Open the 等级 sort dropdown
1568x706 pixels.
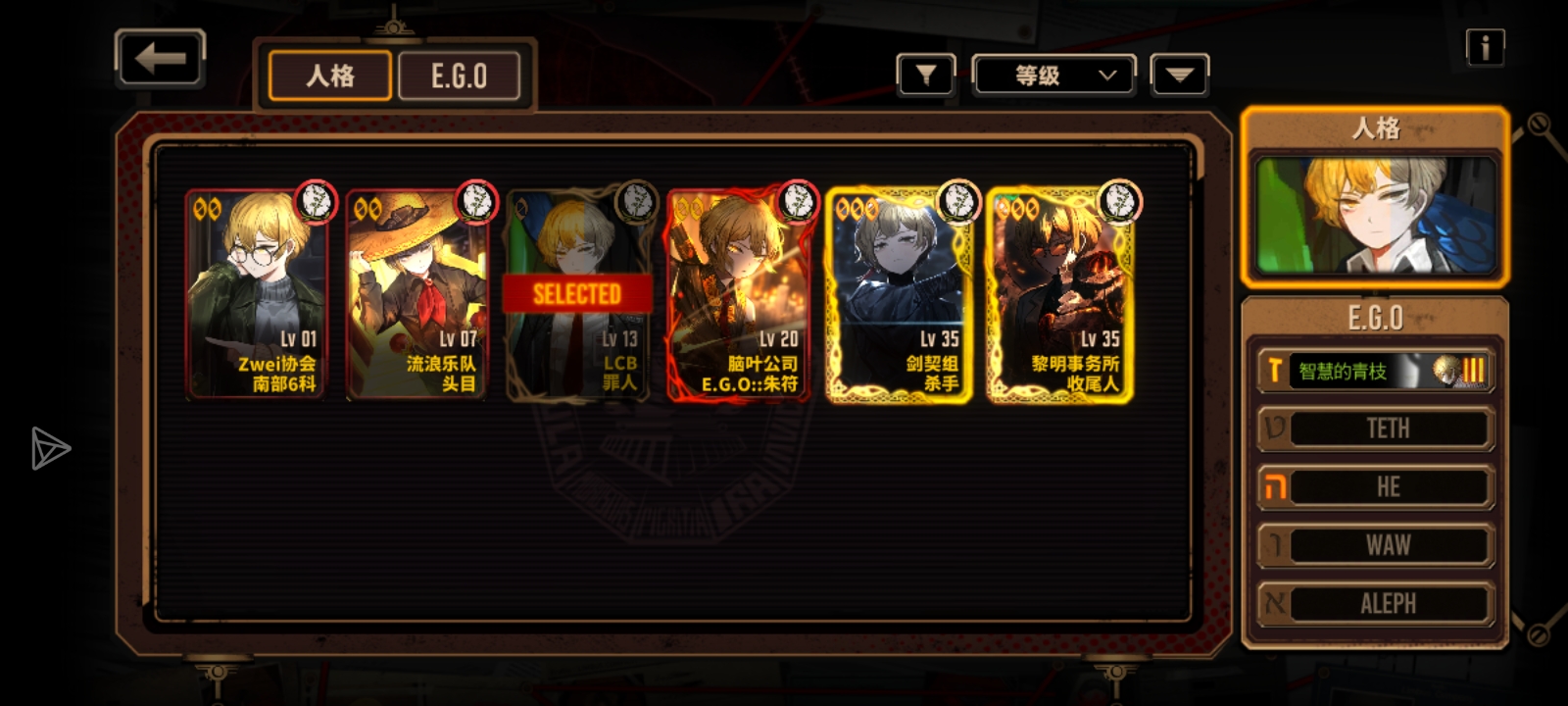(x=1053, y=76)
